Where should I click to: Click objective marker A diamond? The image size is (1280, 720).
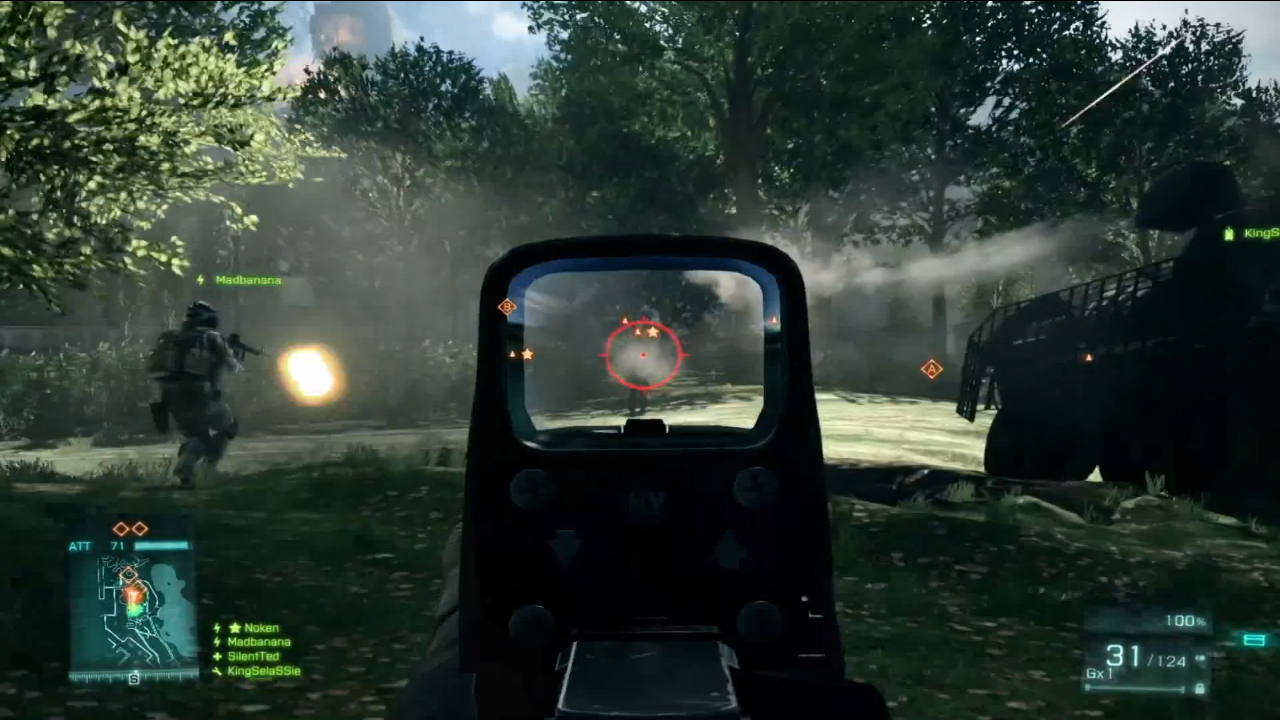[931, 369]
